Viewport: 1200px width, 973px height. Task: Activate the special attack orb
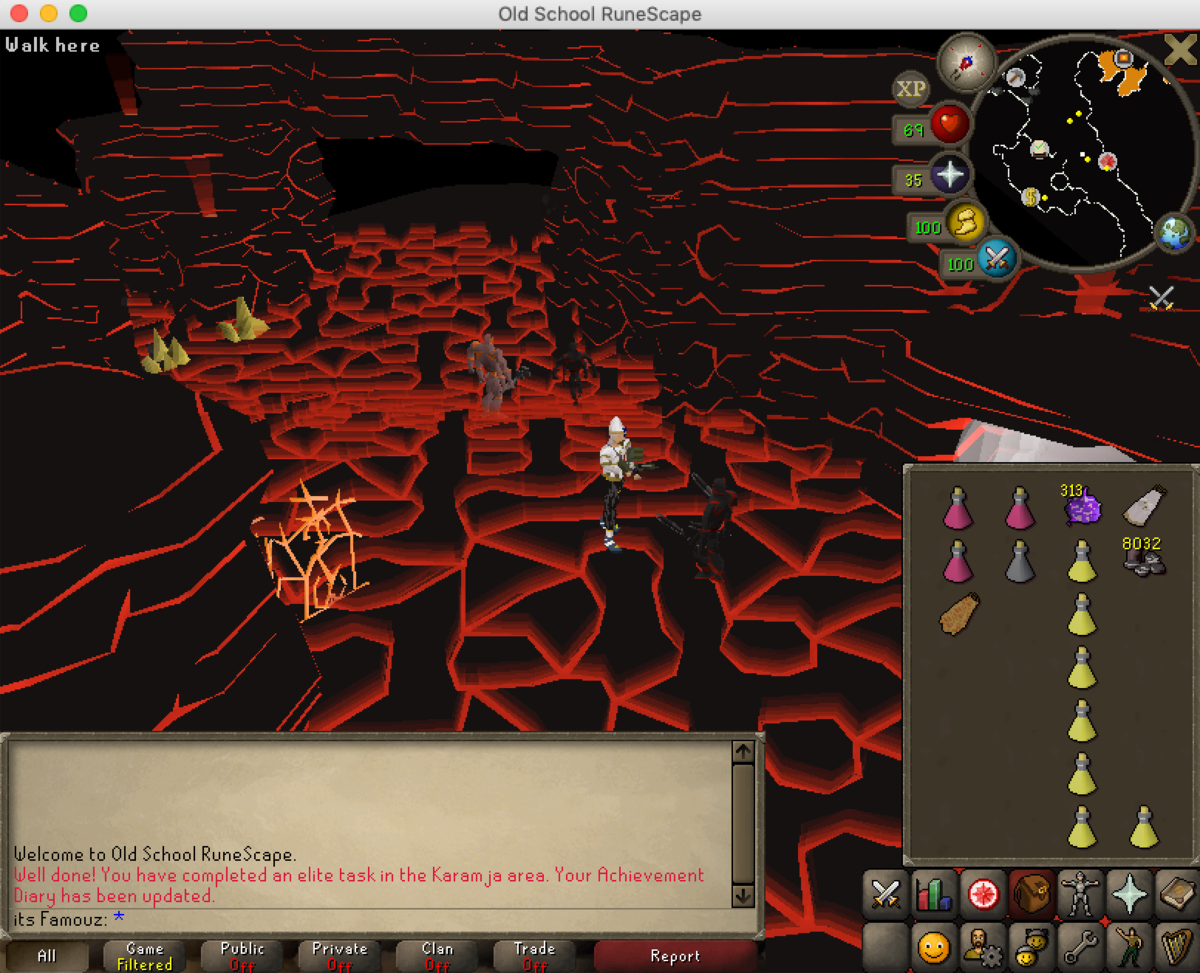pyautogui.click(x=996, y=259)
